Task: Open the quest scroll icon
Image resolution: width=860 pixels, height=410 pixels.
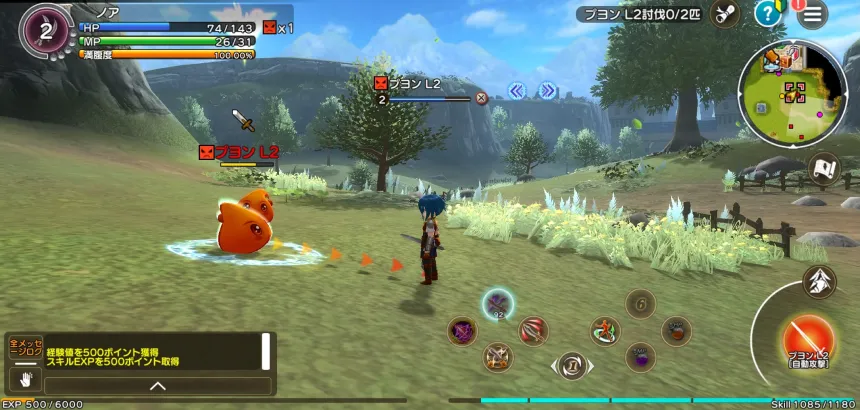Action: pyautogui.click(x=725, y=13)
